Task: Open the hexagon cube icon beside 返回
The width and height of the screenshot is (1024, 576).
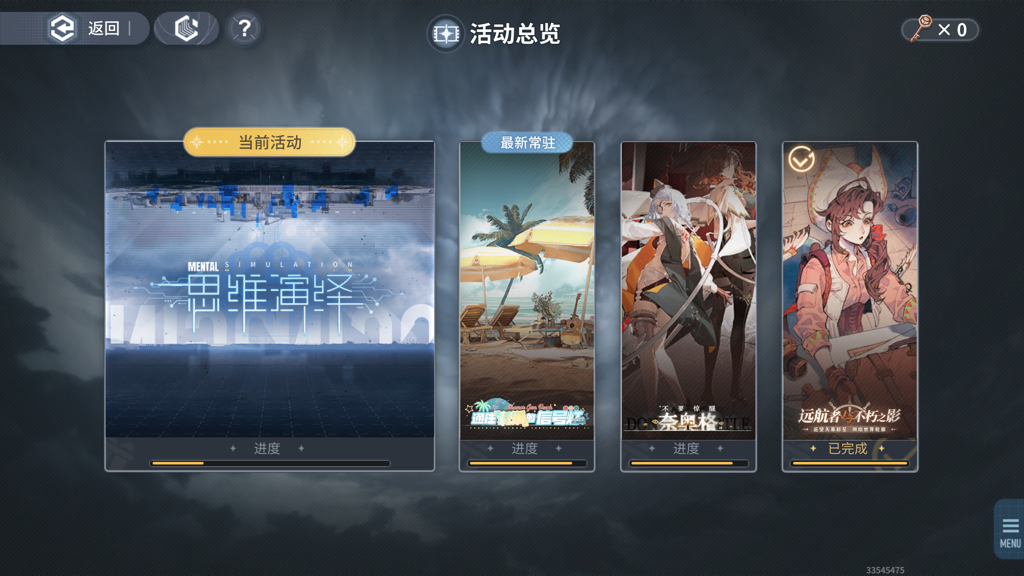Action: click(x=186, y=29)
